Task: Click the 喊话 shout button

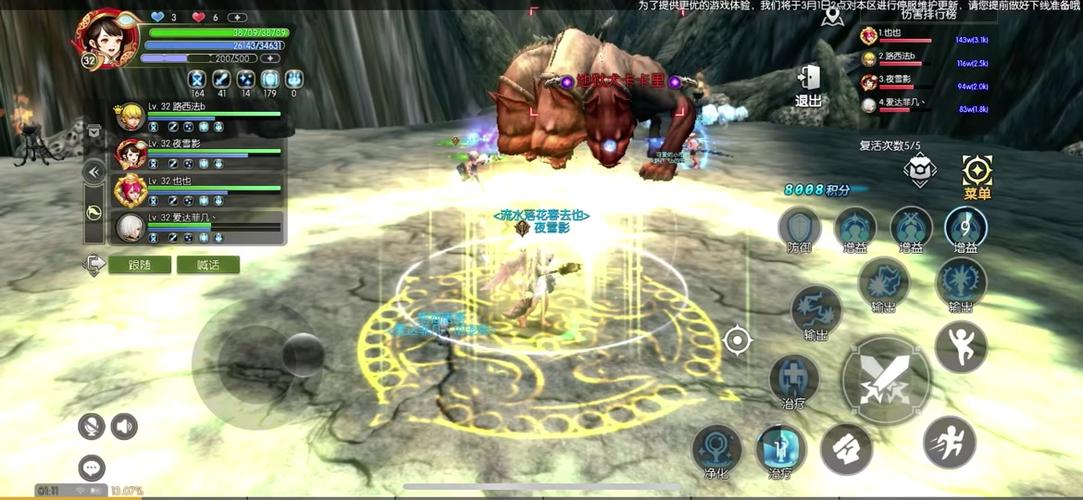Action: tap(208, 264)
